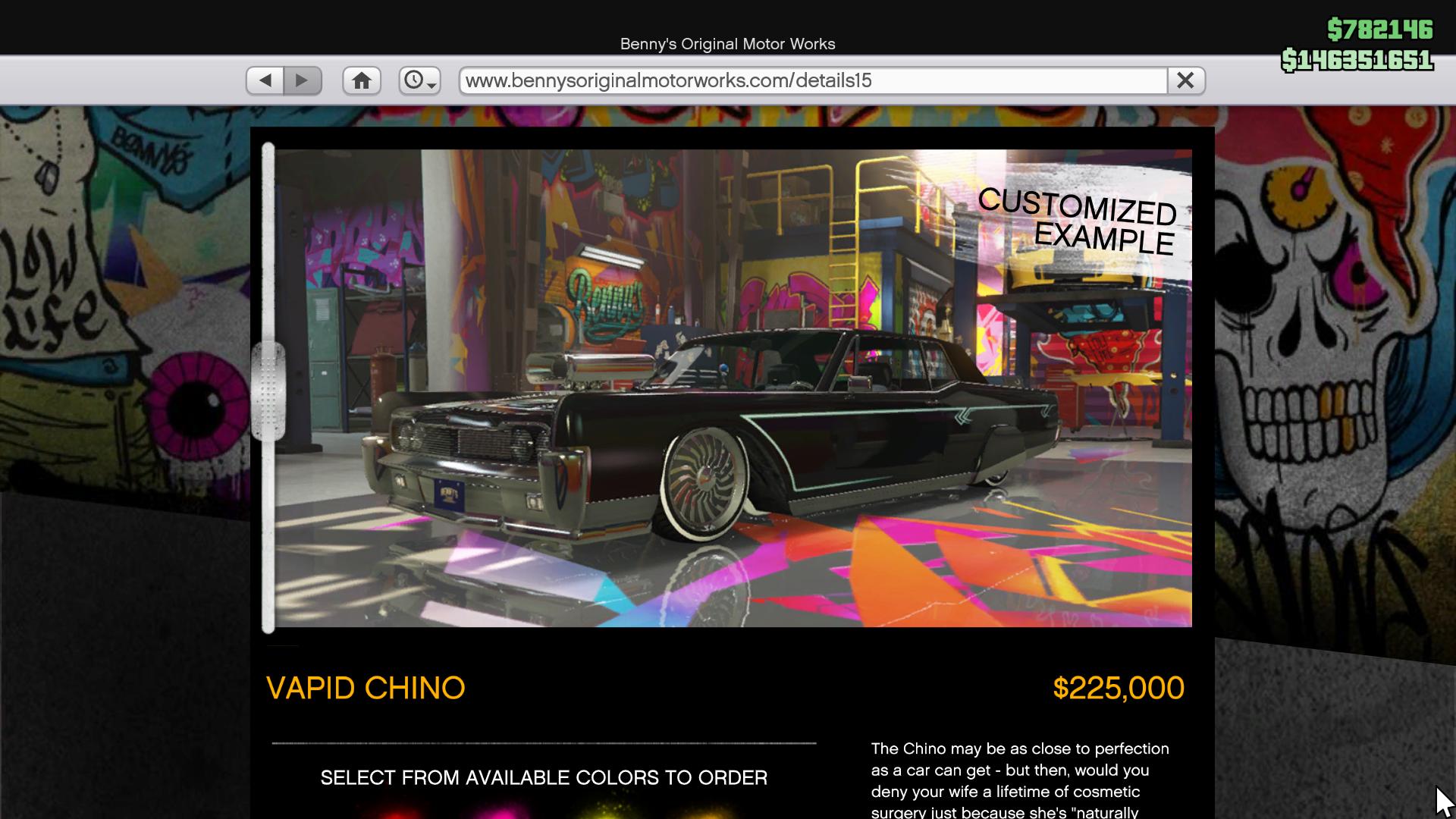This screenshot has height=819, width=1456.
Task: Close the browser with the X icon
Action: pyautogui.click(x=1186, y=79)
